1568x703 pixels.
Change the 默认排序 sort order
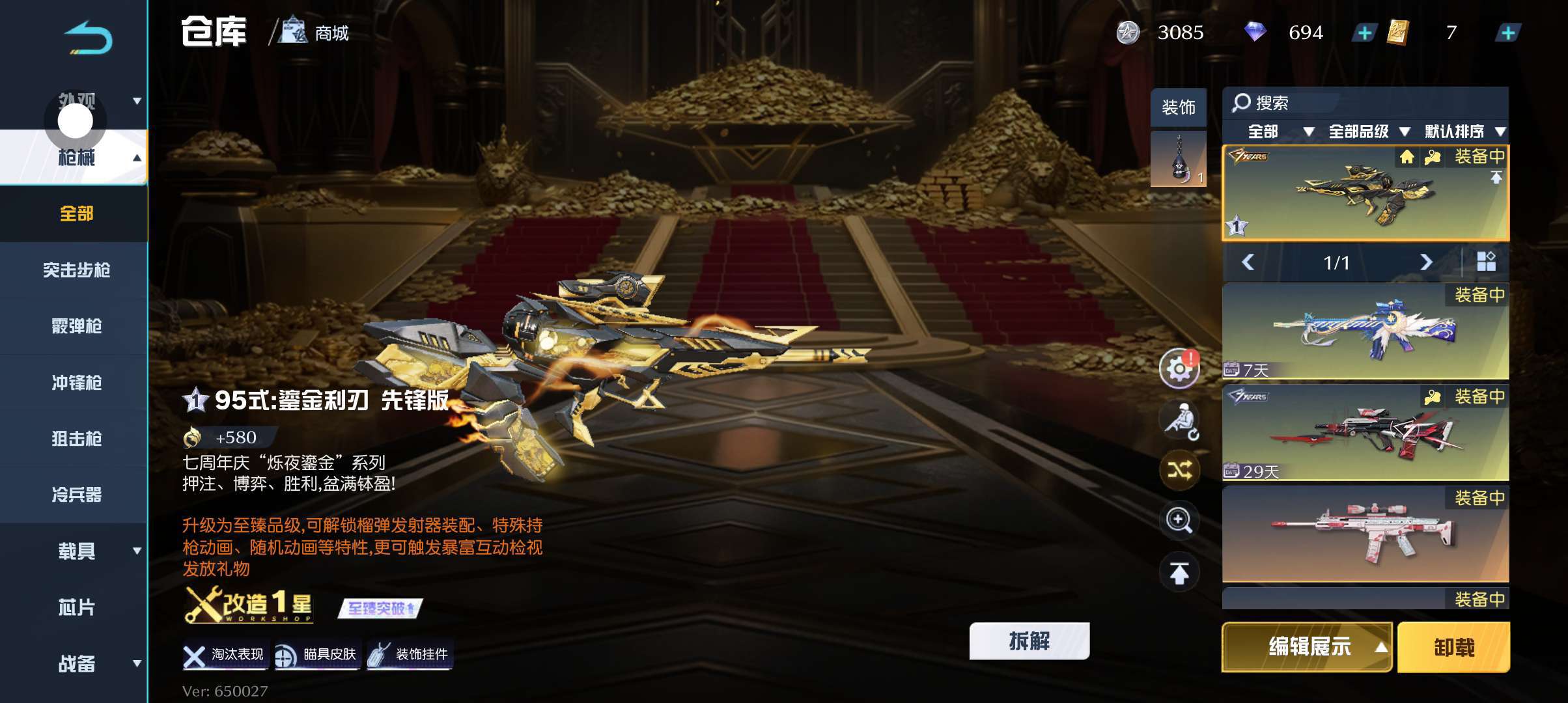1464,131
